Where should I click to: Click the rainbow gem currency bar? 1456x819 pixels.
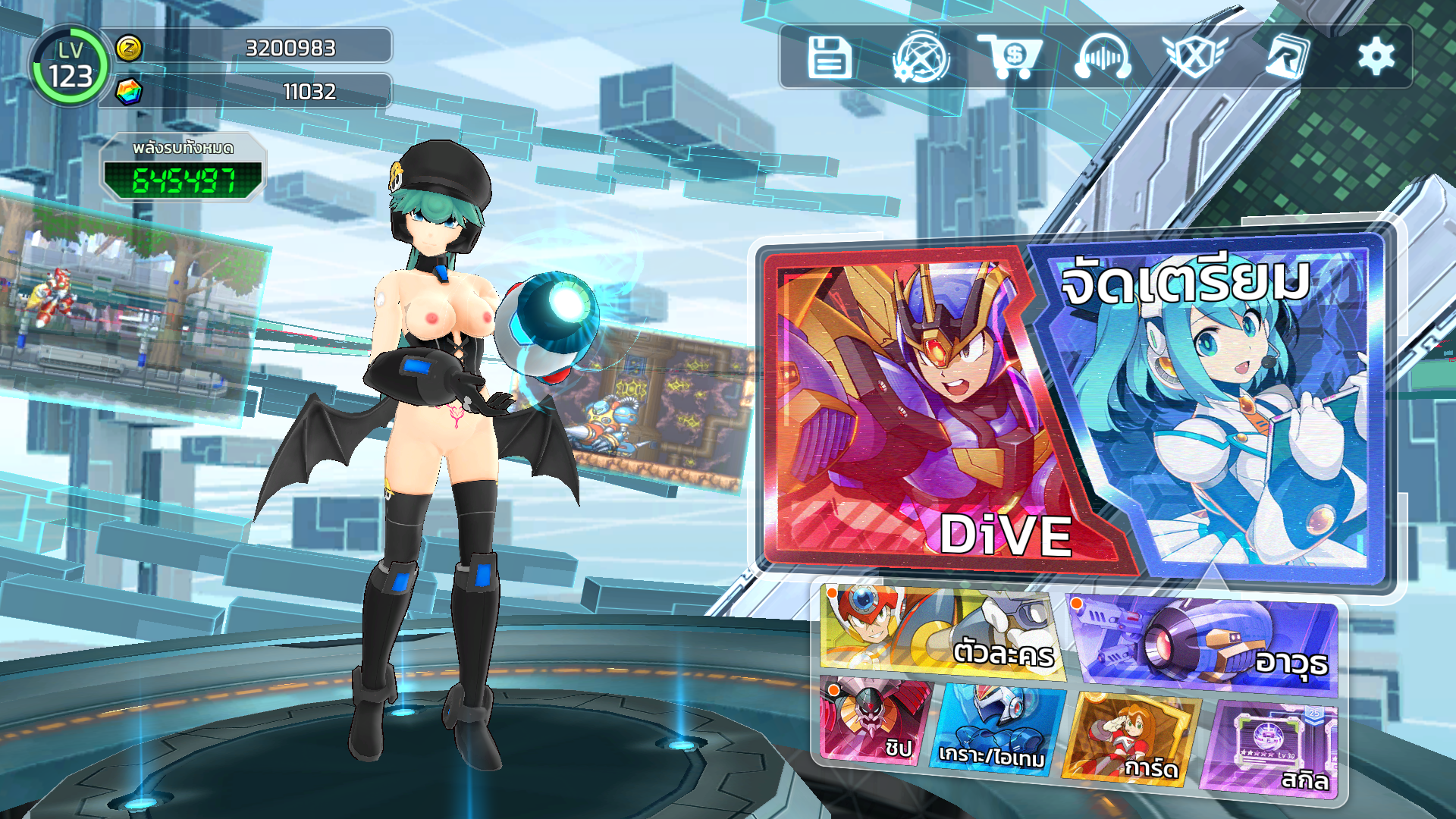click(254, 91)
